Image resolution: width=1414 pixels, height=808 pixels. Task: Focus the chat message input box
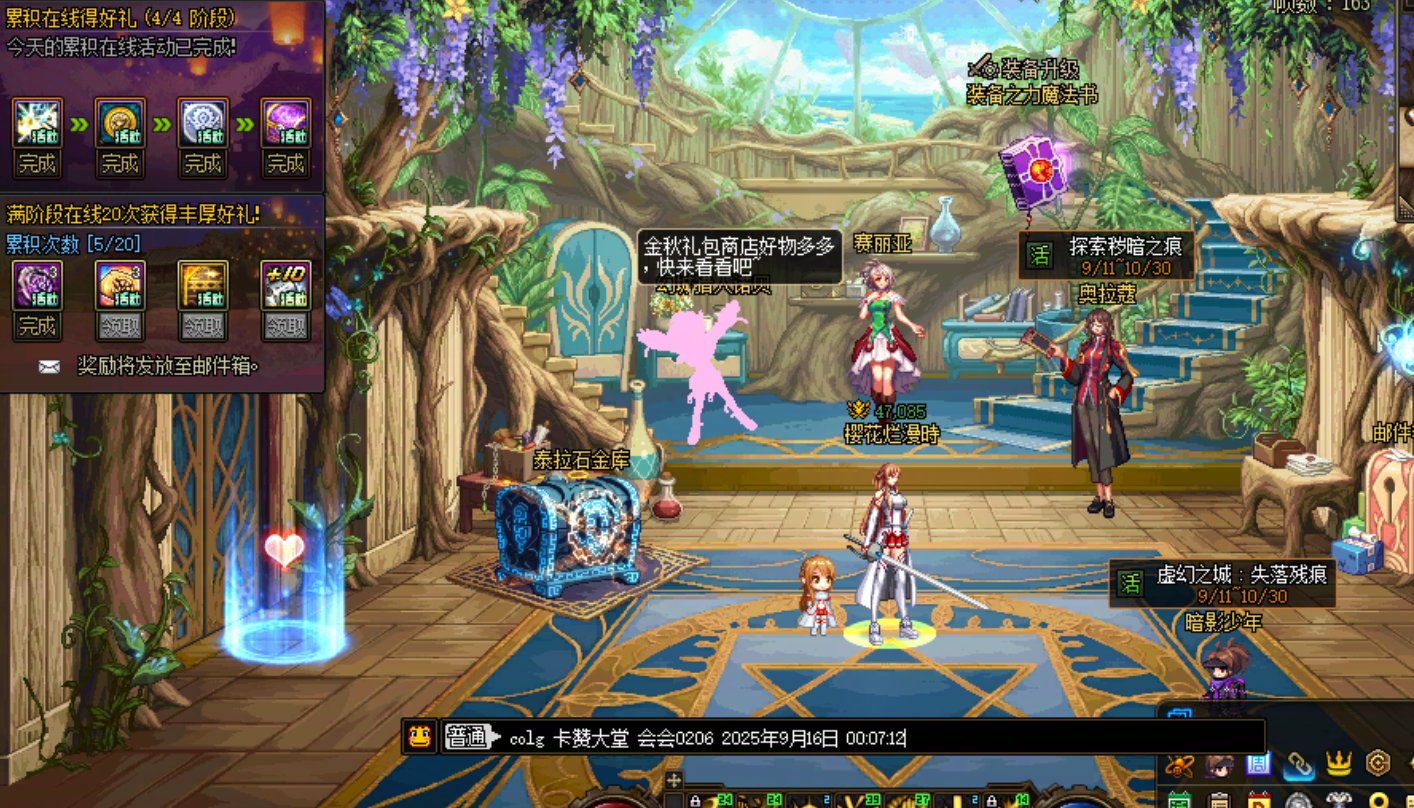point(880,738)
